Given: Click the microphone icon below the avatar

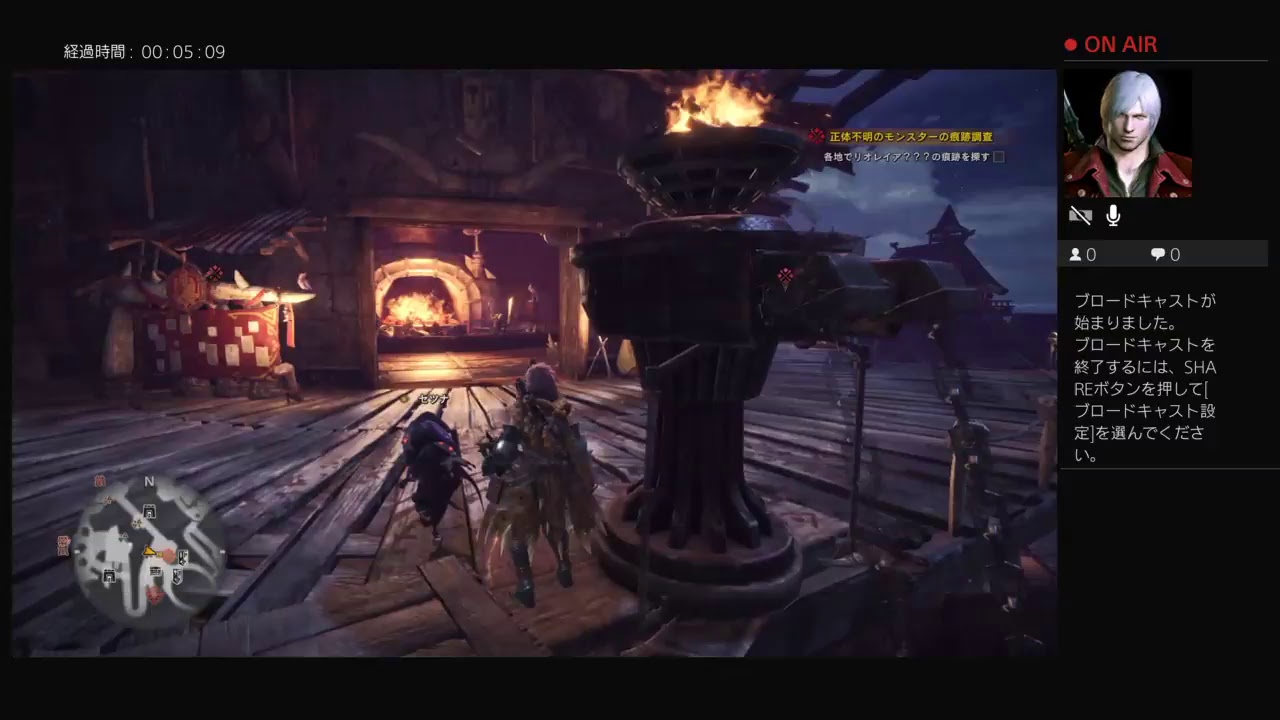Looking at the screenshot, I should 1112,215.
